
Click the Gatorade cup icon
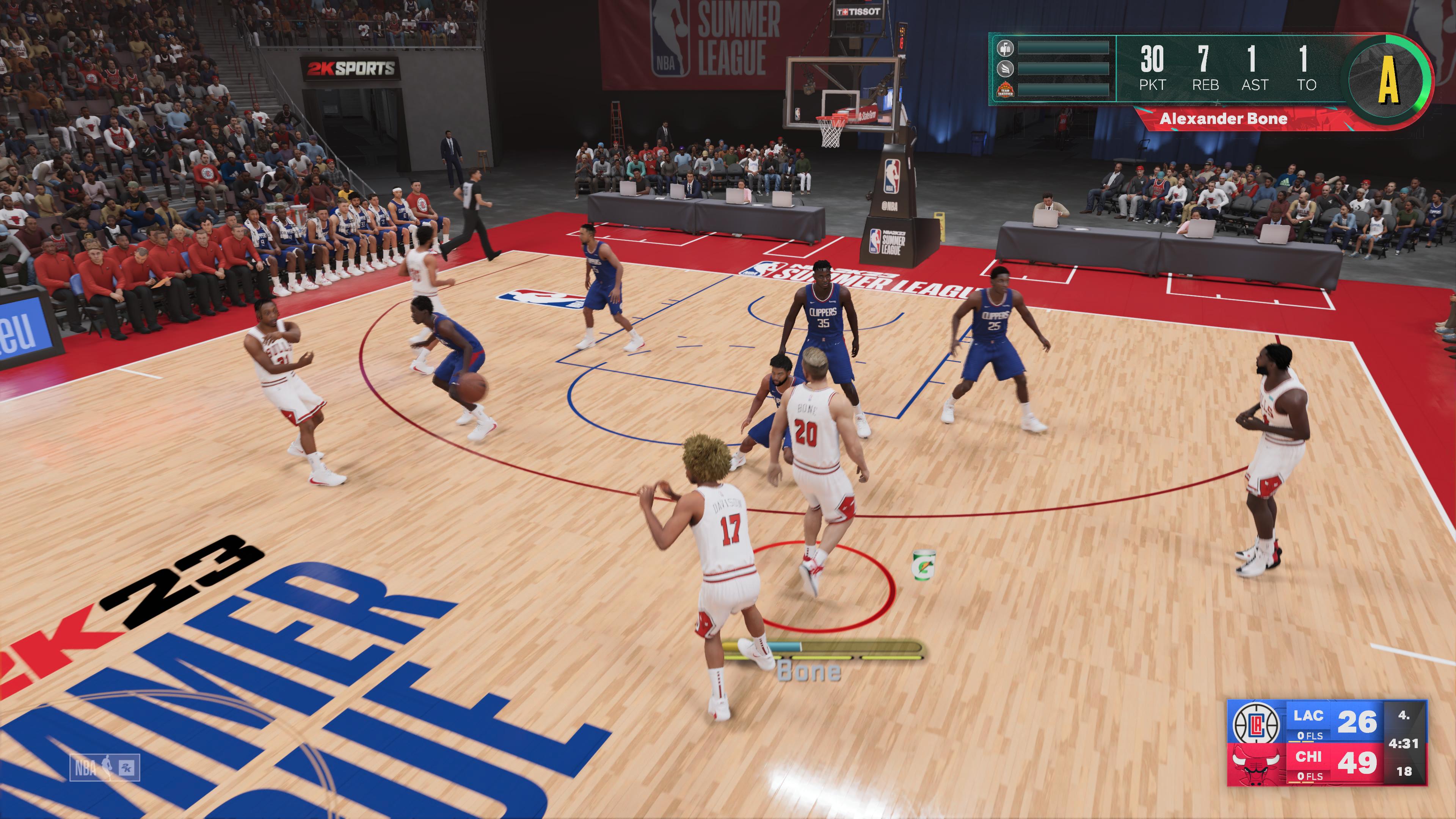click(924, 565)
